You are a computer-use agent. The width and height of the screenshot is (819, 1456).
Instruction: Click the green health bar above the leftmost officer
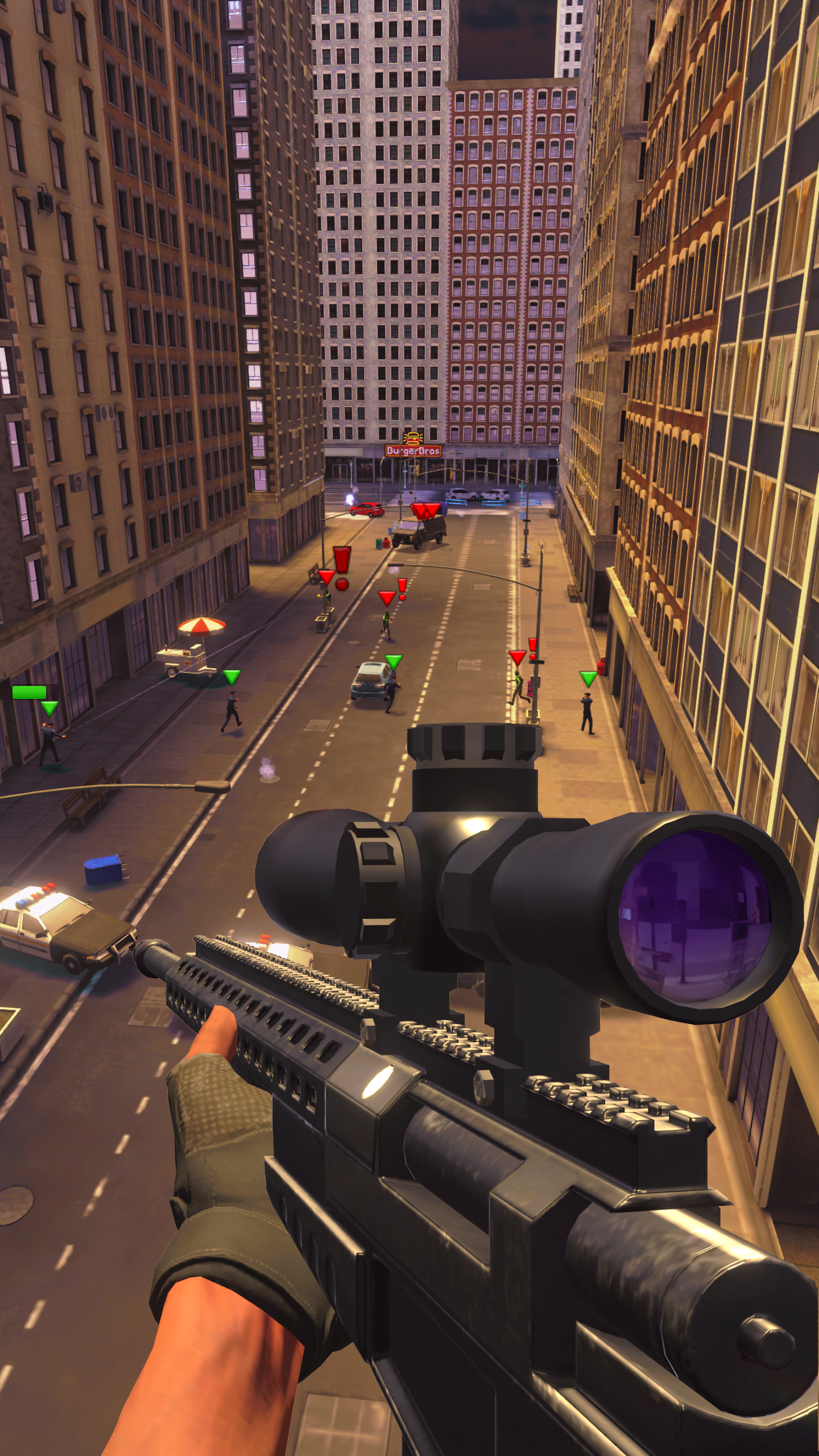point(29,692)
